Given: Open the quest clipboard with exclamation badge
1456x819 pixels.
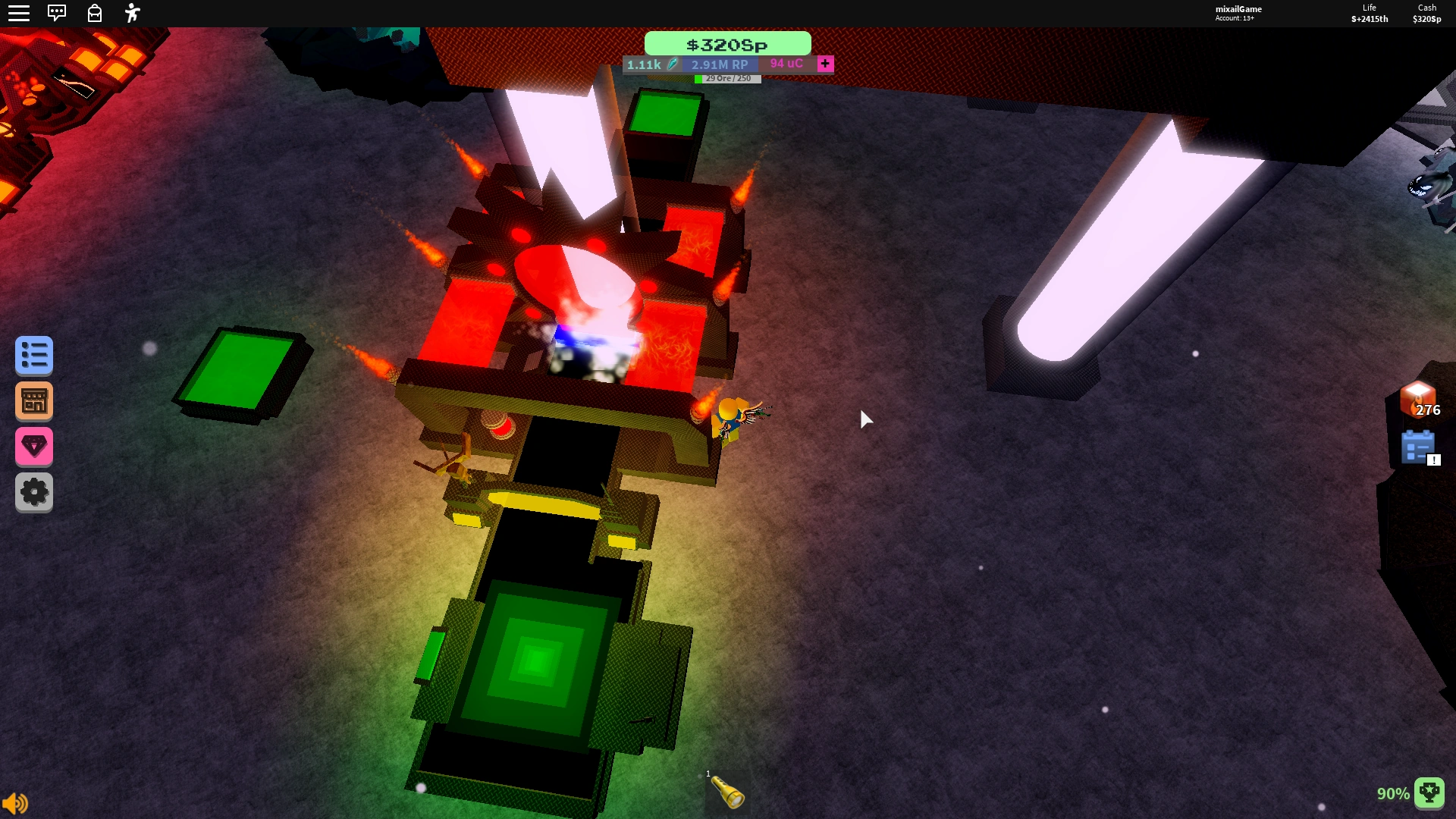Looking at the screenshot, I should [x=1419, y=447].
